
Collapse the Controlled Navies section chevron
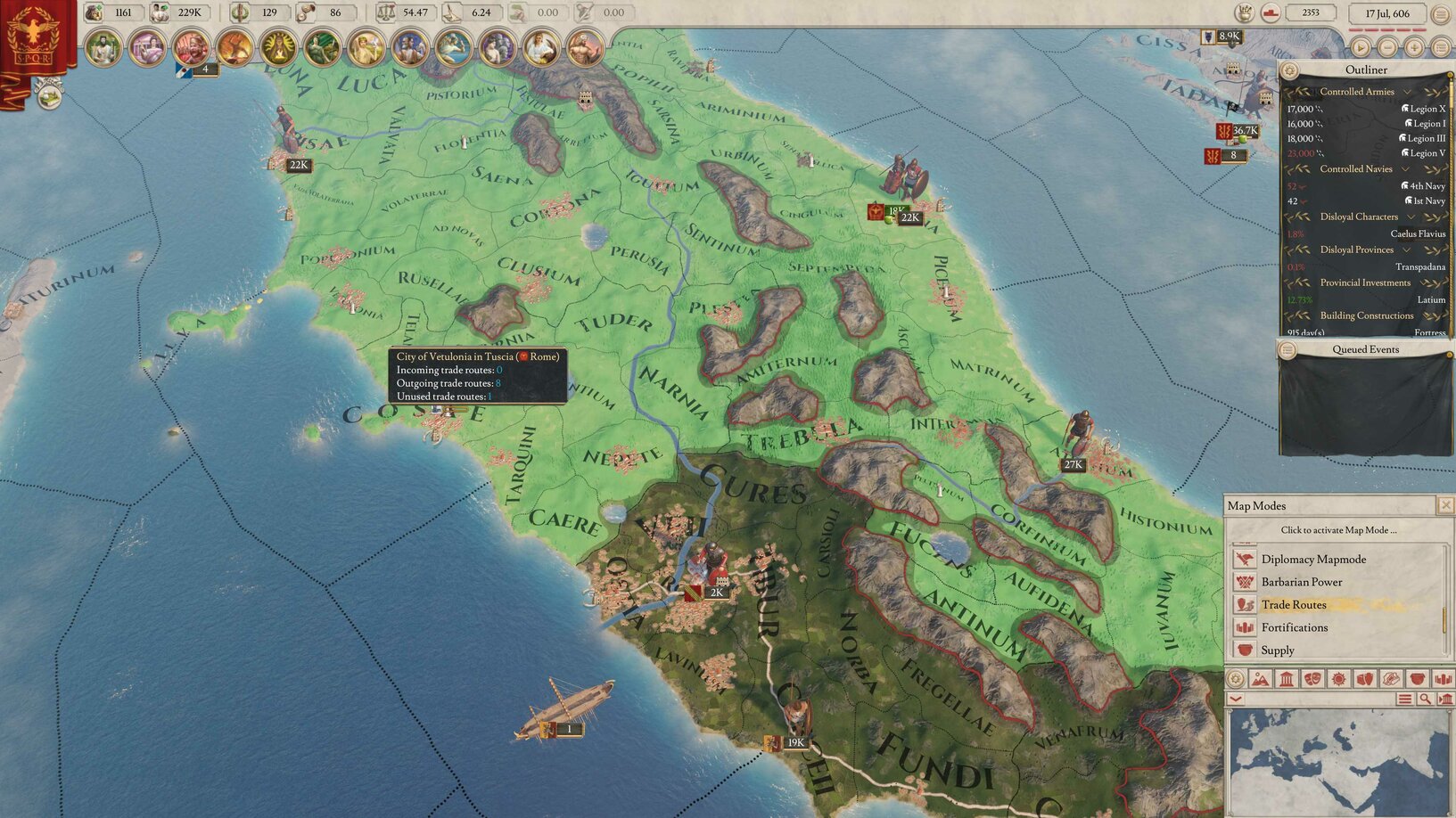[1404, 169]
